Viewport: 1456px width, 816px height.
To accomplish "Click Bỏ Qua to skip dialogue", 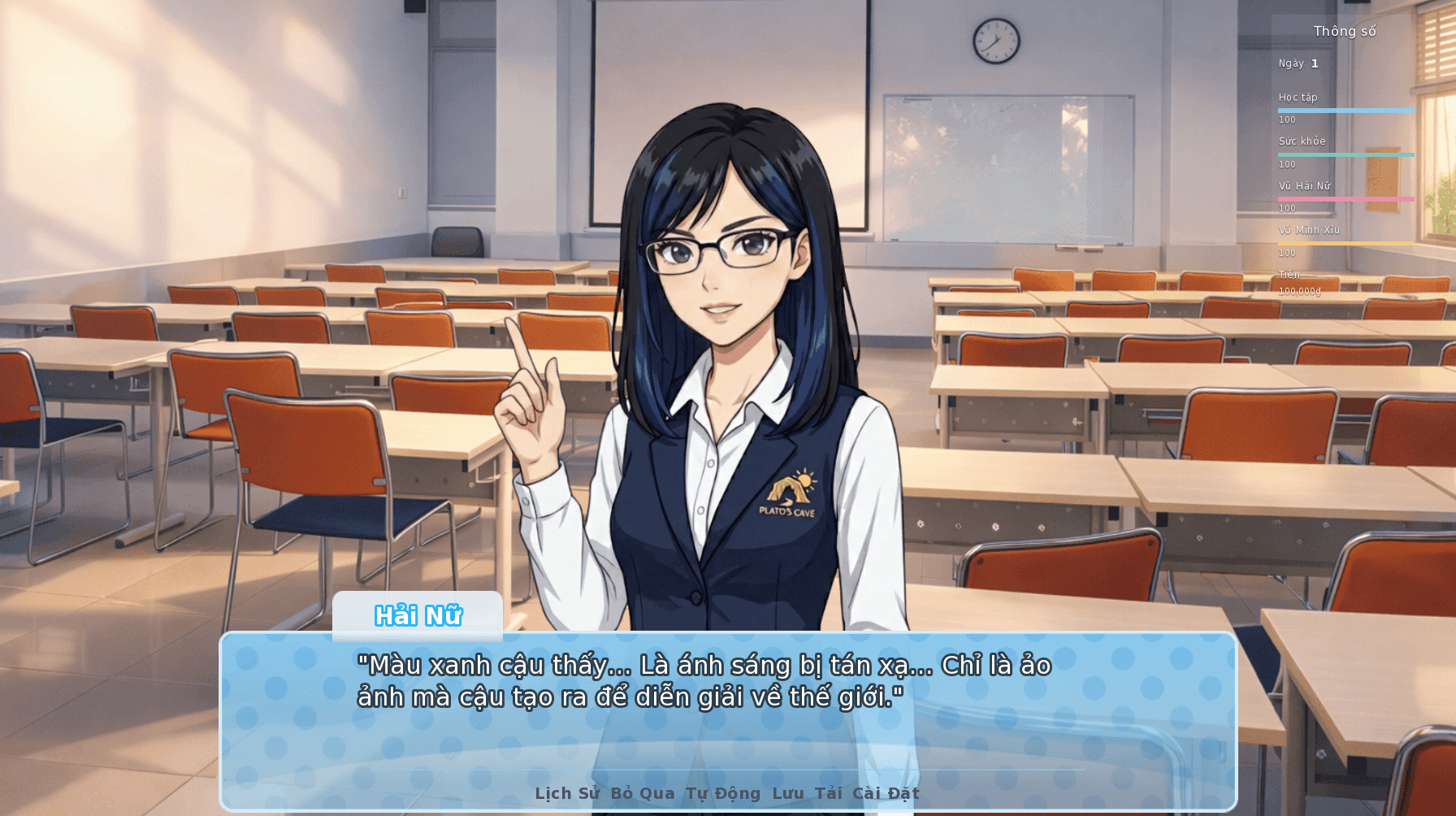I will (x=644, y=793).
